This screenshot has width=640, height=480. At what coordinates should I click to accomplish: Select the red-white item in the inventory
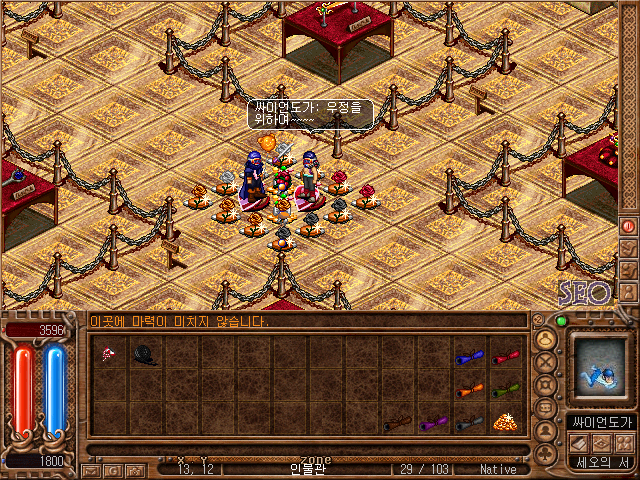coord(108,354)
